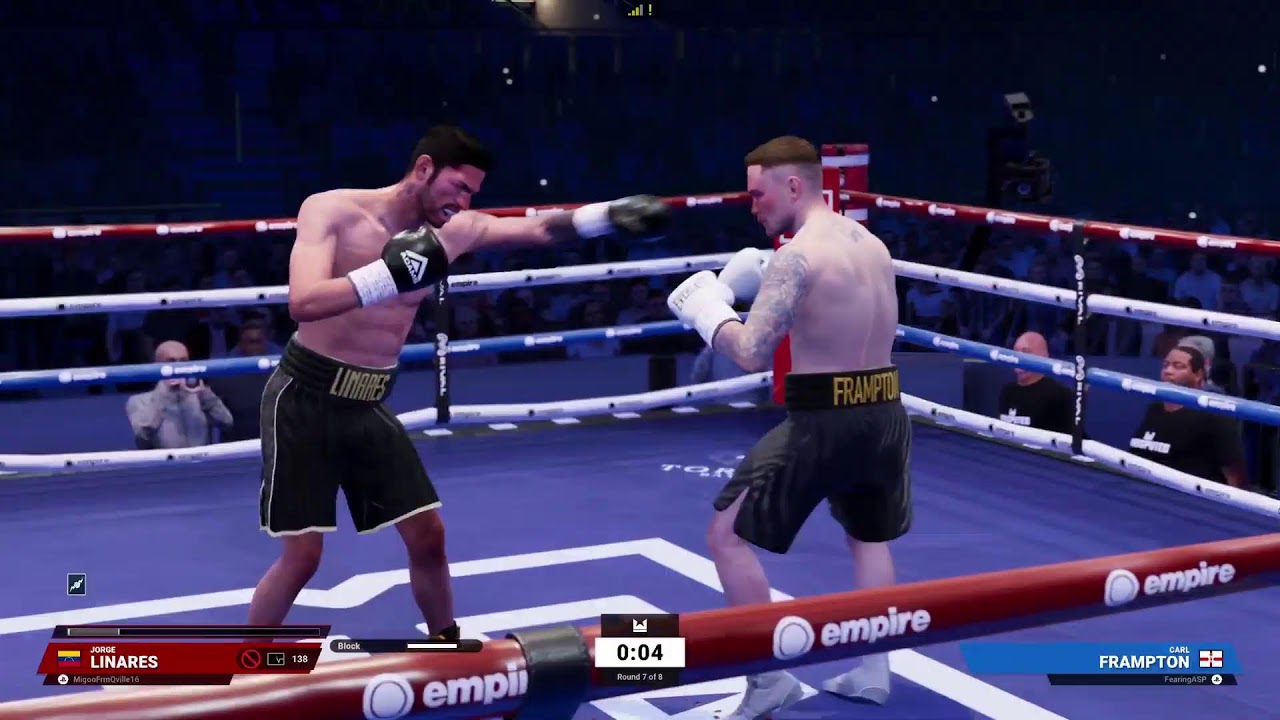
Task: Select the MigooFrmQville16 player tag
Action: [100, 680]
